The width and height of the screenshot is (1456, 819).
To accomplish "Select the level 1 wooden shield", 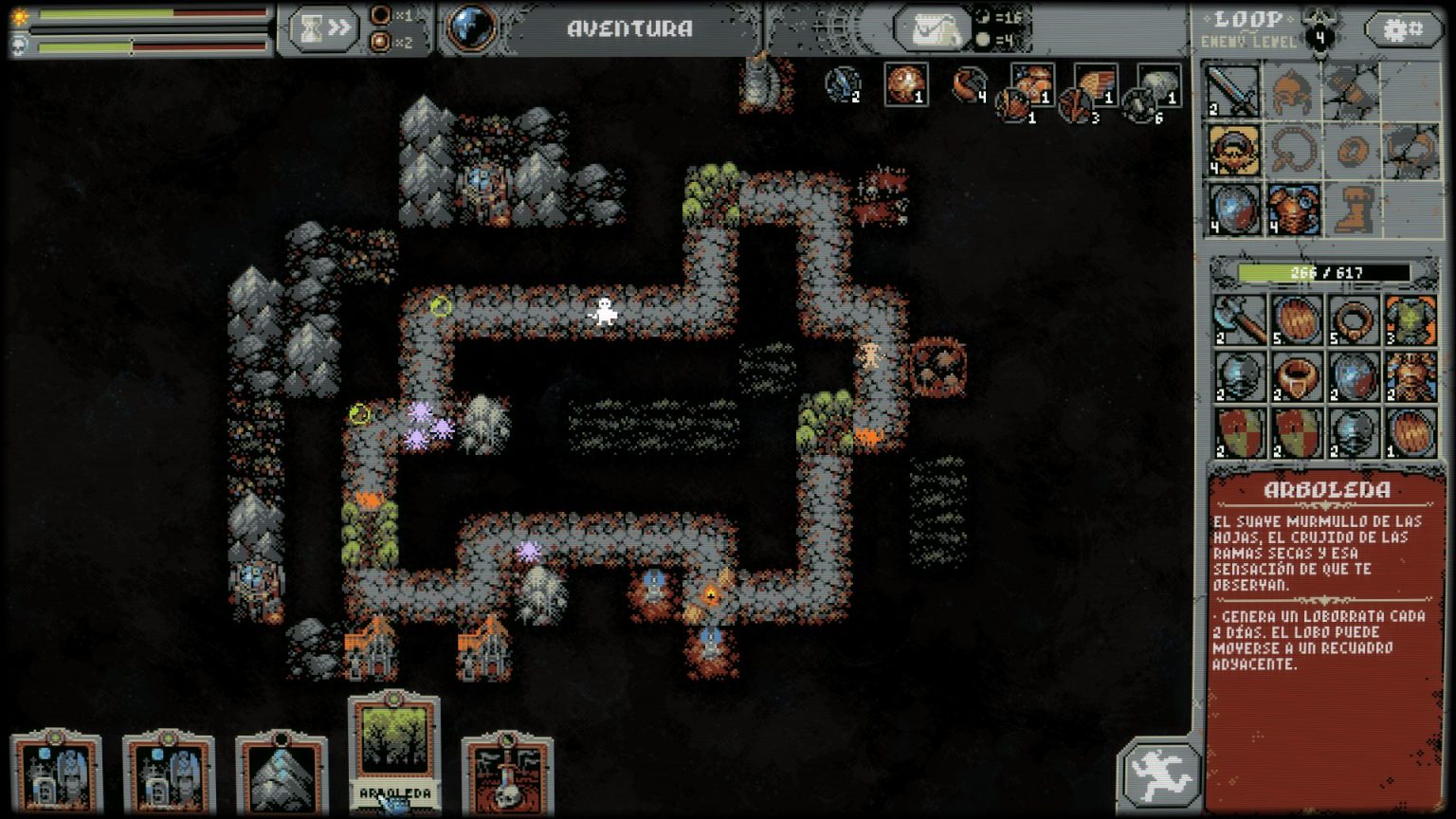I will click(x=1410, y=433).
